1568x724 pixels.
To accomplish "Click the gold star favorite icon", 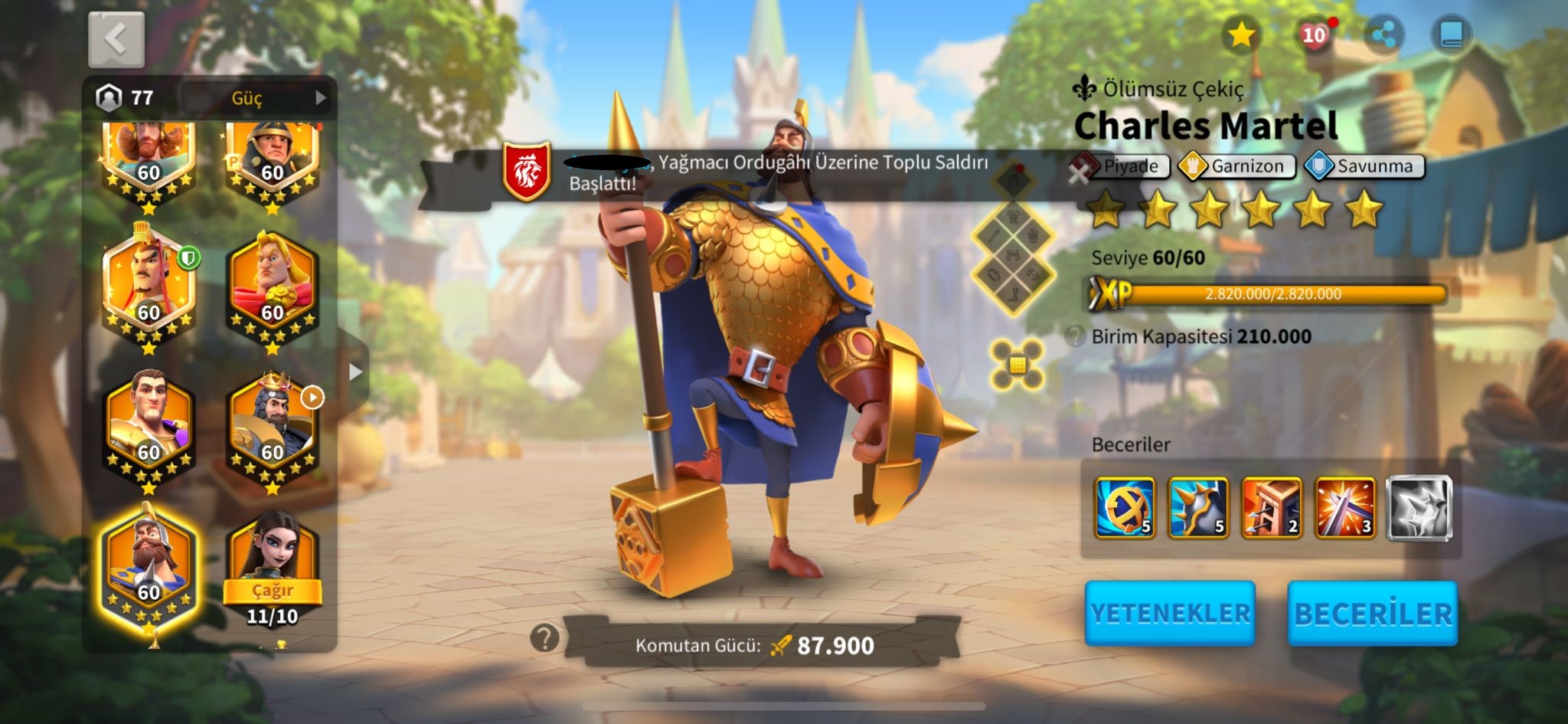I will (x=1240, y=35).
